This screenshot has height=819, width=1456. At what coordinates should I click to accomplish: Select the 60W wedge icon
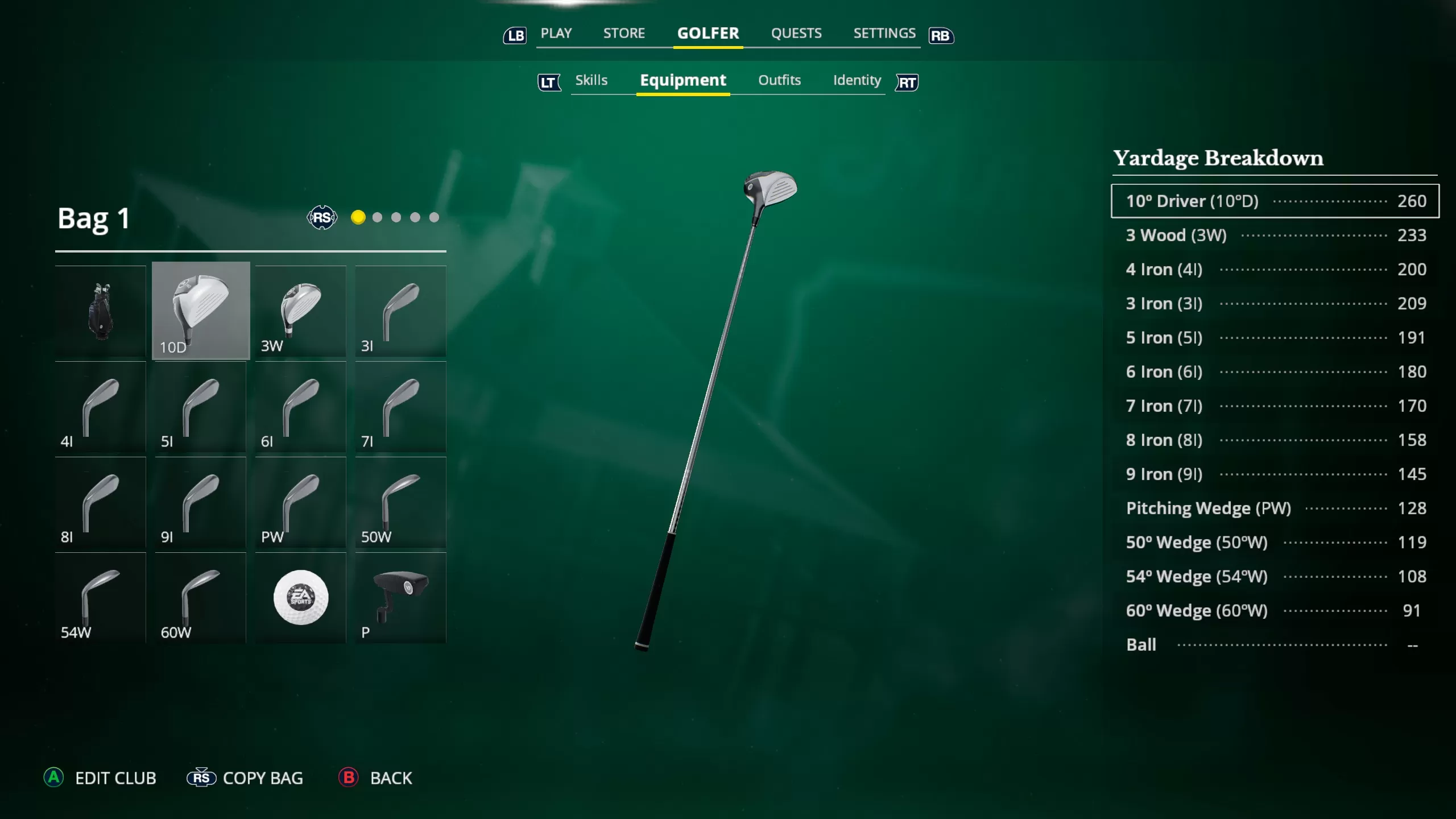pyautogui.click(x=200, y=597)
